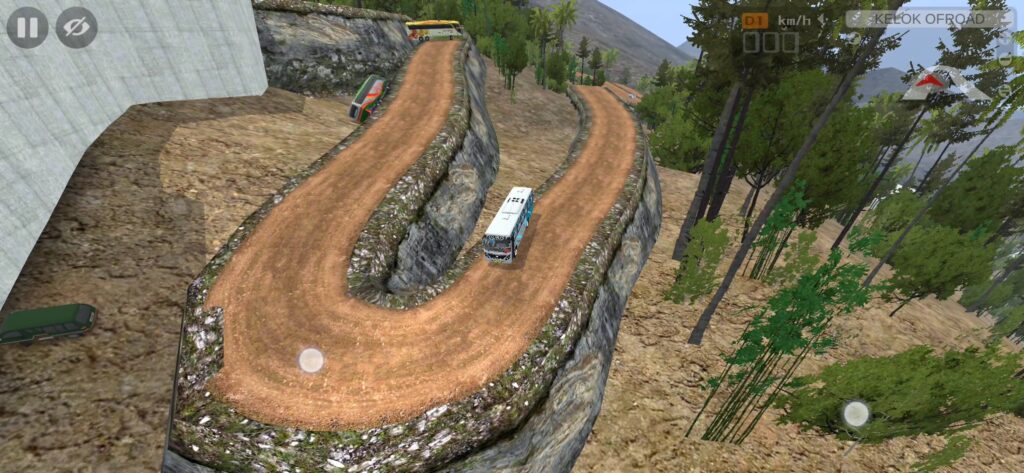
Task: Toggle HUD visibility with the crossed-eye icon
Action: point(76,27)
